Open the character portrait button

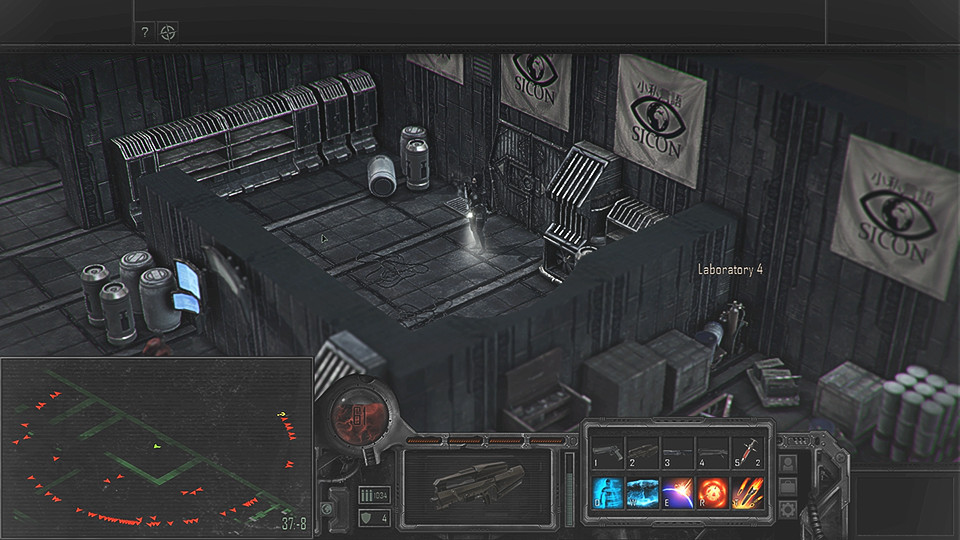pos(788,464)
